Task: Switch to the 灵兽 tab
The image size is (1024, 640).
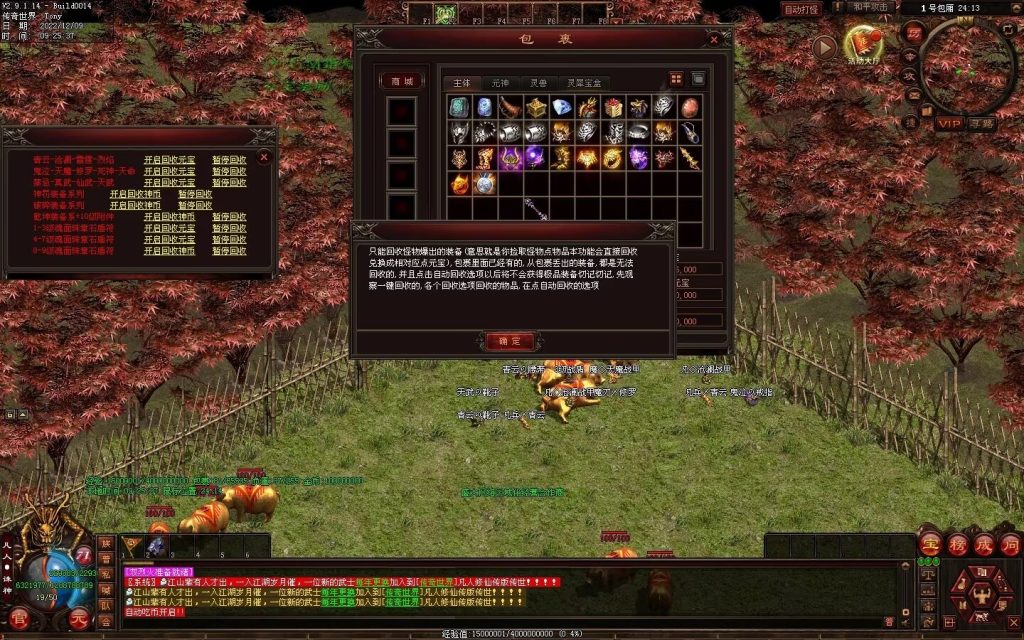Action: coord(537,82)
